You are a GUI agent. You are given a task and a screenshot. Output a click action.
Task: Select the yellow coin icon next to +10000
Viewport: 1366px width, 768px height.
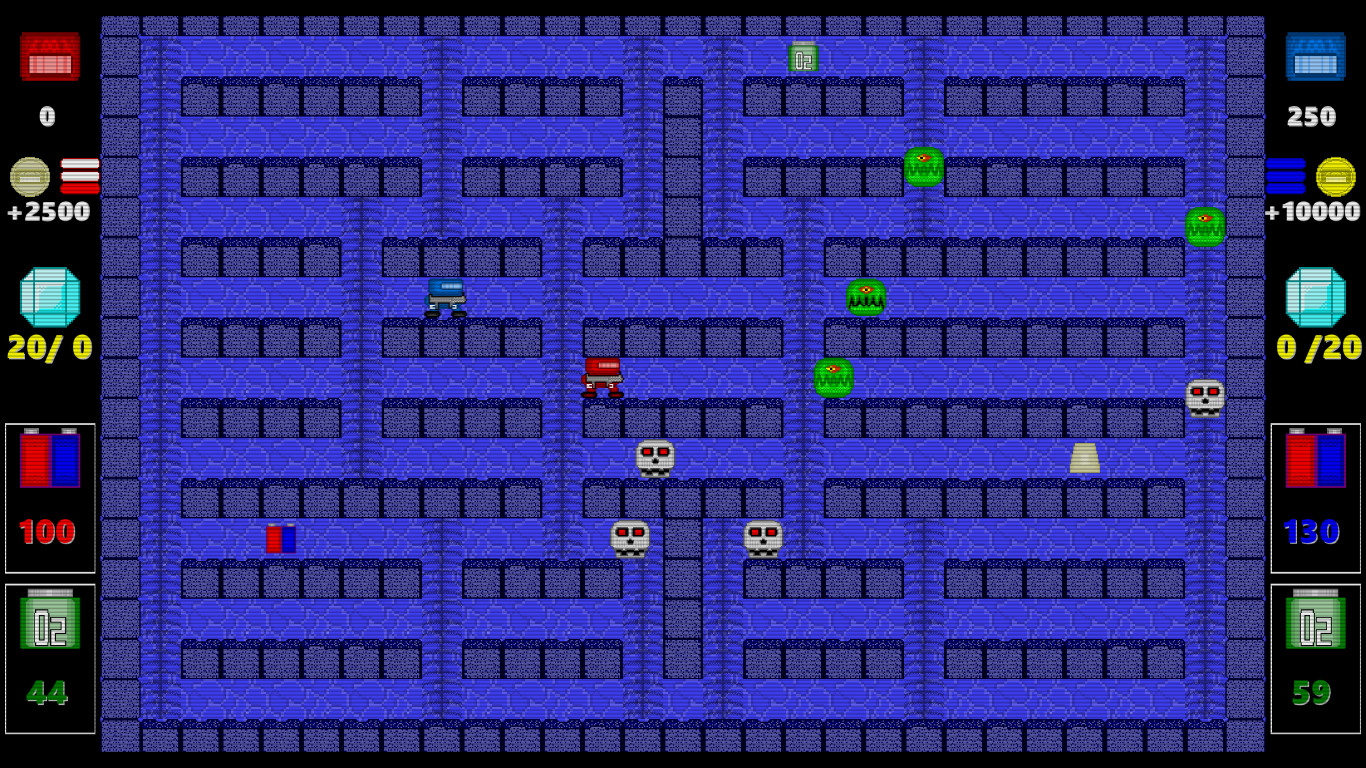coord(1338,177)
